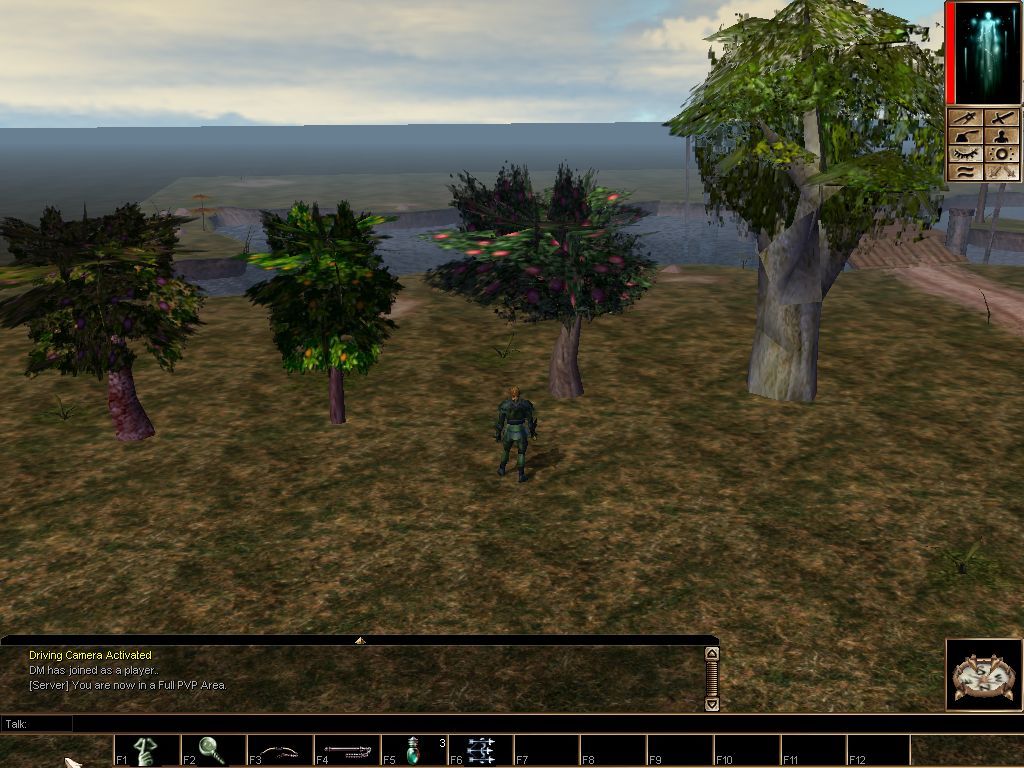
Task: Activate the magnifying glass in F2 slot
Action: click(212, 750)
